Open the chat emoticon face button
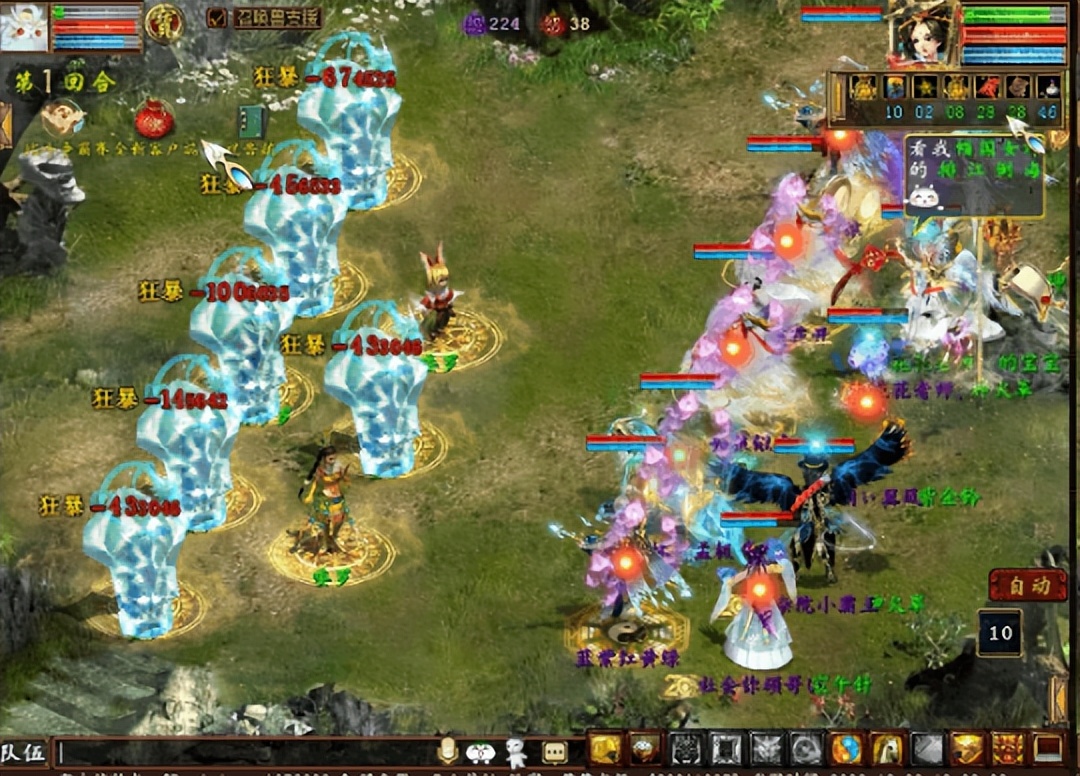Image resolution: width=1080 pixels, height=776 pixels. (x=481, y=752)
